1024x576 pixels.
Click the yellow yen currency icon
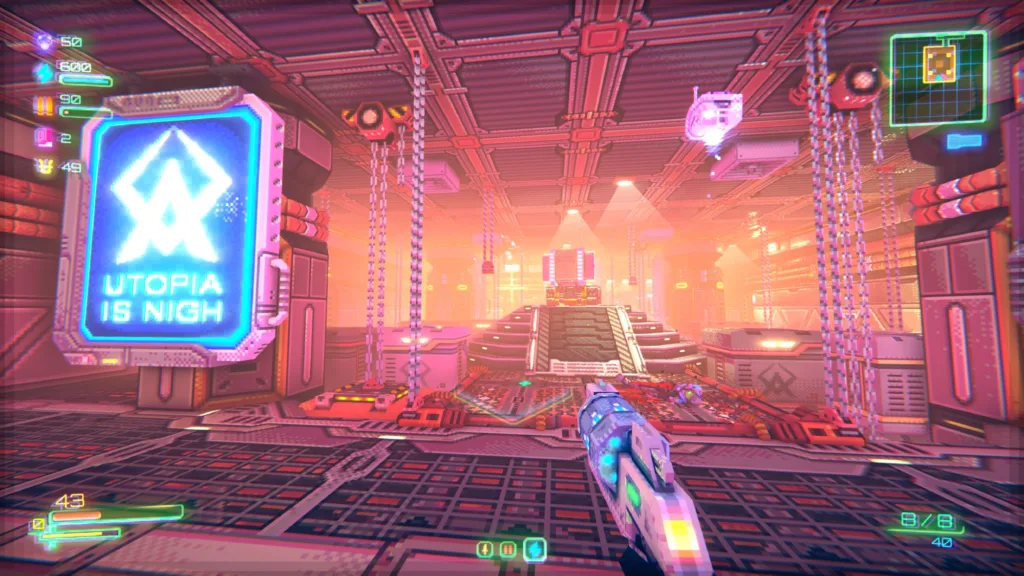pyautogui.click(x=43, y=166)
